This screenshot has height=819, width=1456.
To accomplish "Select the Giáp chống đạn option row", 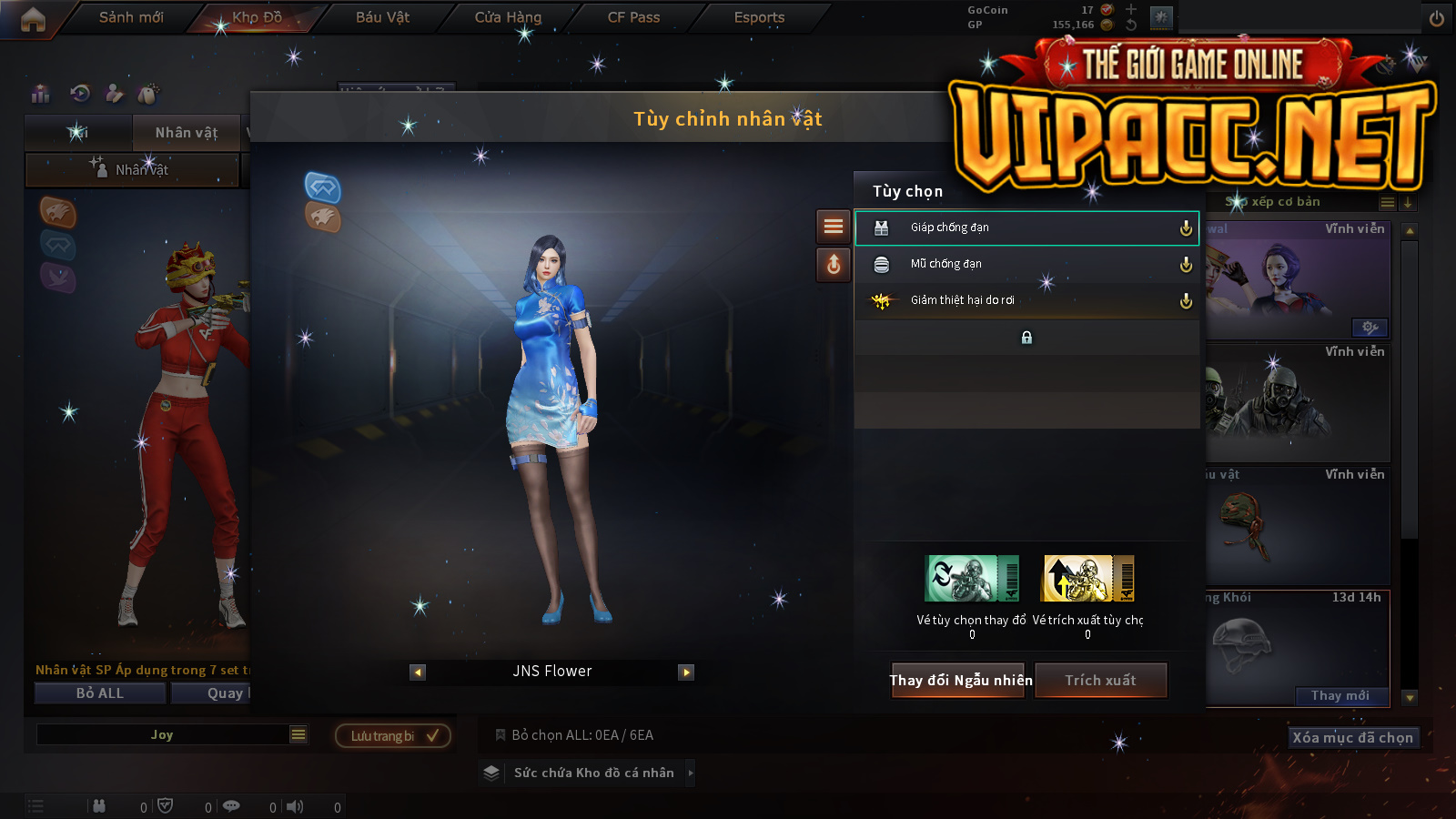I will [x=1026, y=227].
